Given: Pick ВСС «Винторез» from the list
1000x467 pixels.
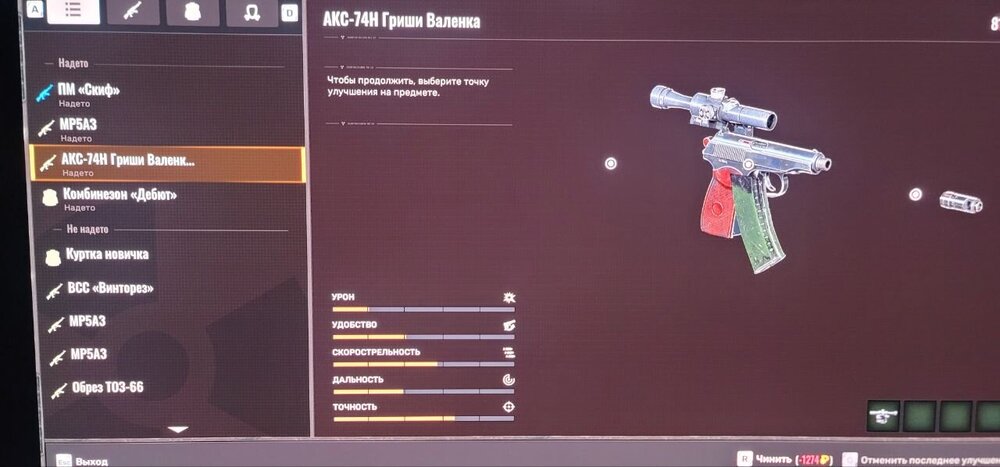Looking at the screenshot, I should [x=110, y=290].
